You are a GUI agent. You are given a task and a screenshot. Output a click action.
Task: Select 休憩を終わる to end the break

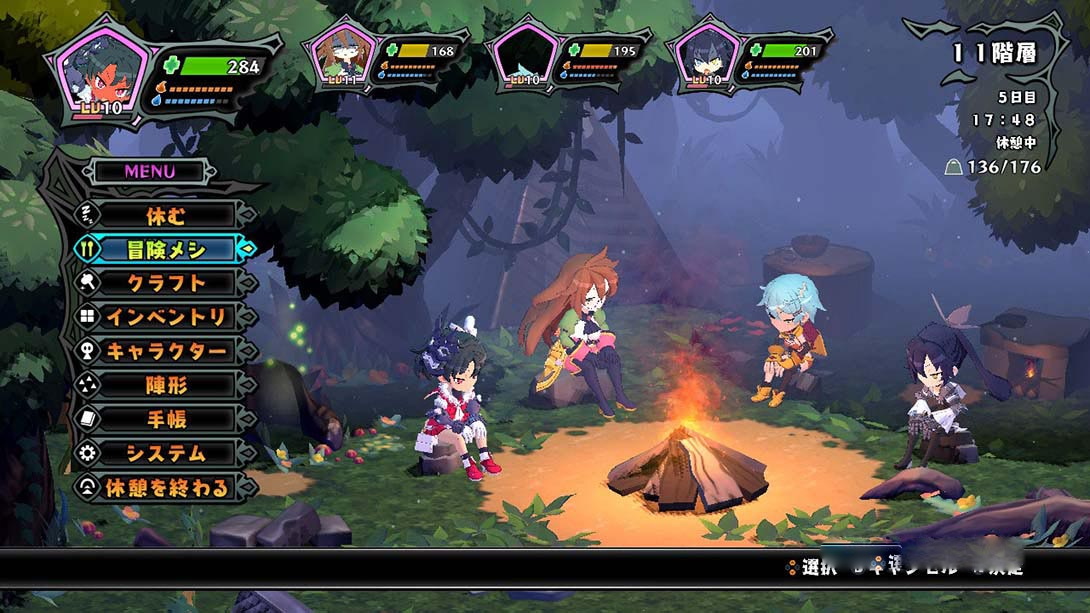[165, 488]
